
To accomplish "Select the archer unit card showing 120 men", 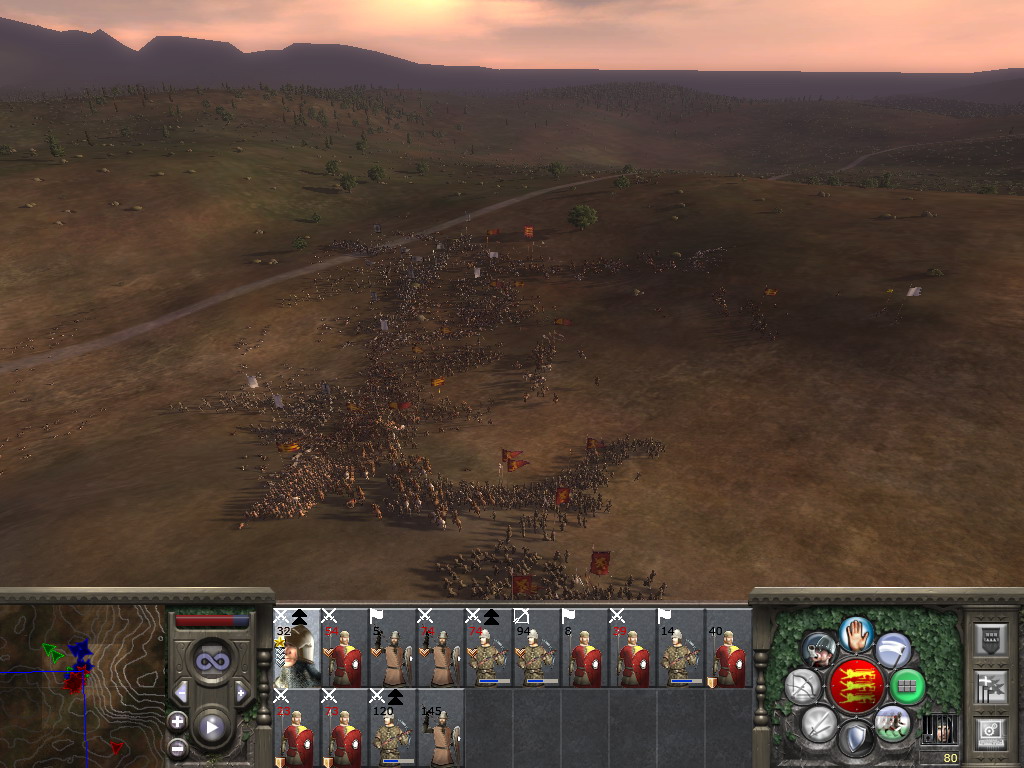I will (x=393, y=728).
